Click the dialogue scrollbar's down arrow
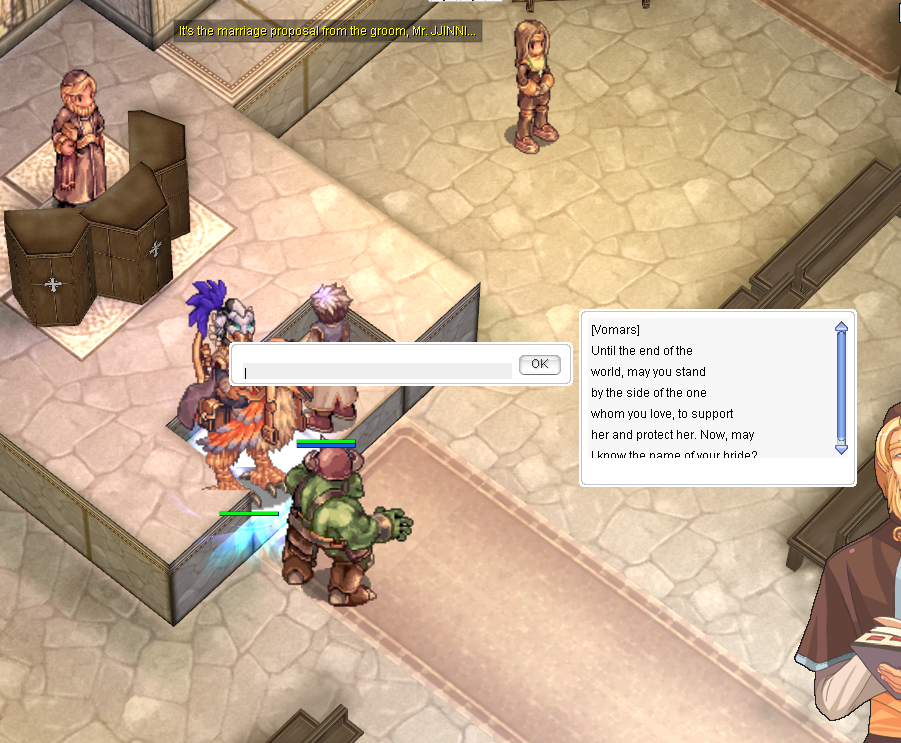This screenshot has width=901, height=743. [x=841, y=449]
